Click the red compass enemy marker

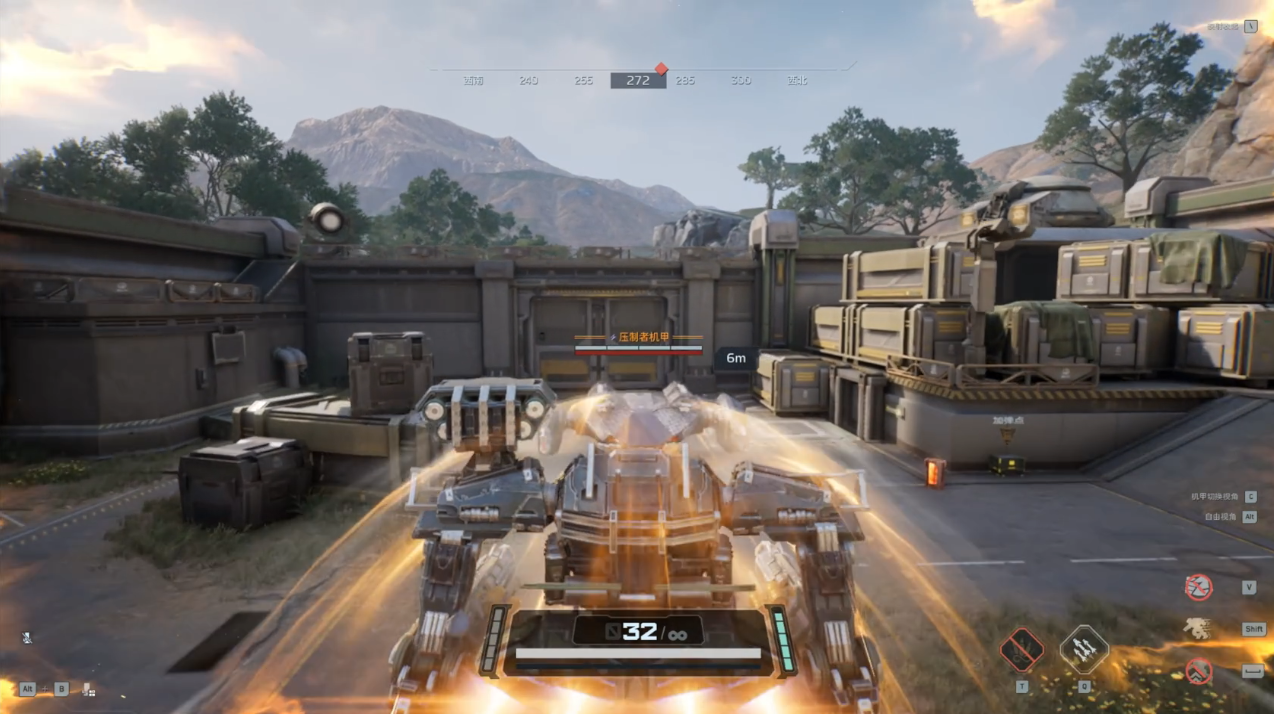tap(661, 69)
